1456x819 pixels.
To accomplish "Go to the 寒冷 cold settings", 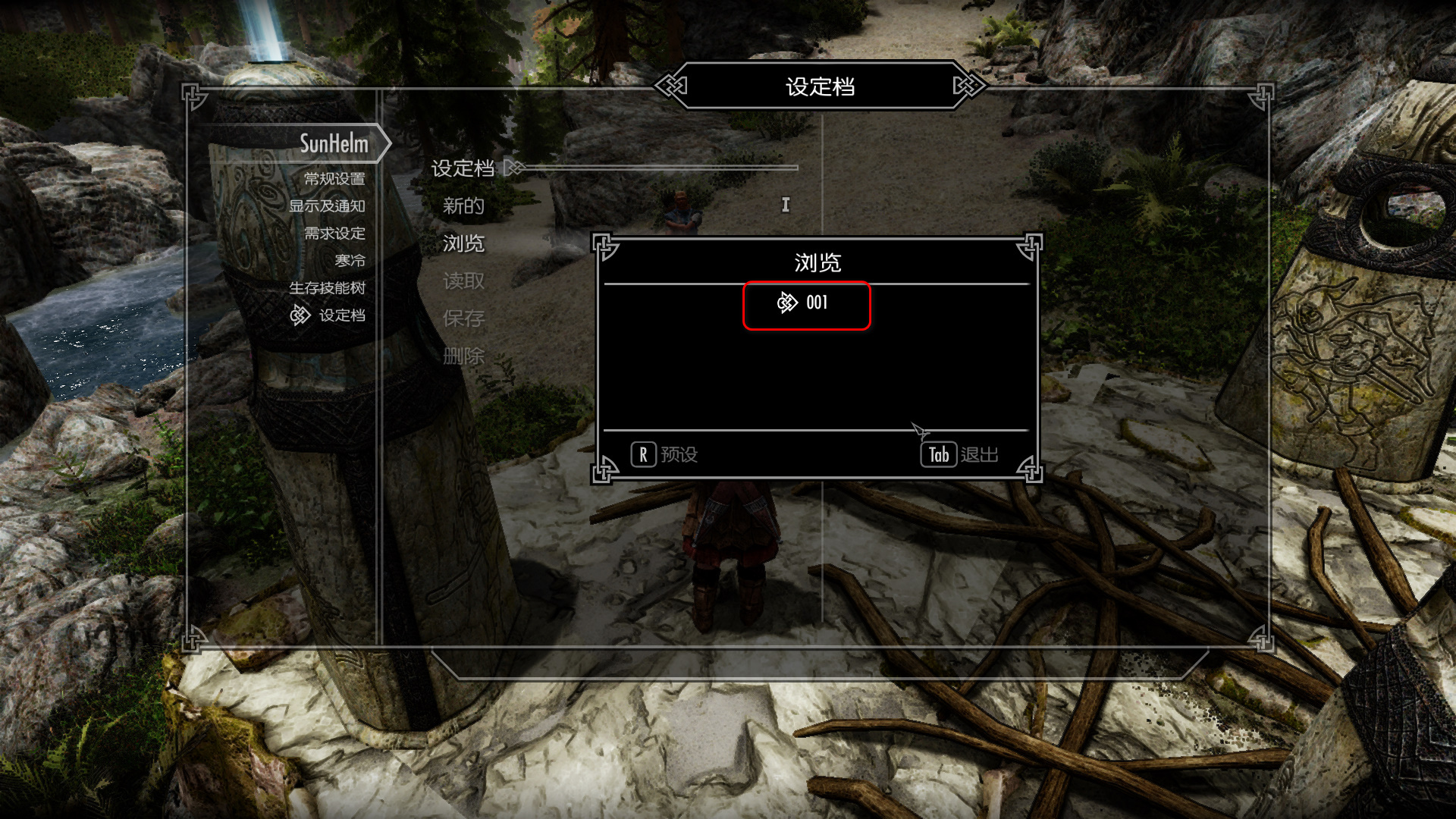I will [x=350, y=261].
